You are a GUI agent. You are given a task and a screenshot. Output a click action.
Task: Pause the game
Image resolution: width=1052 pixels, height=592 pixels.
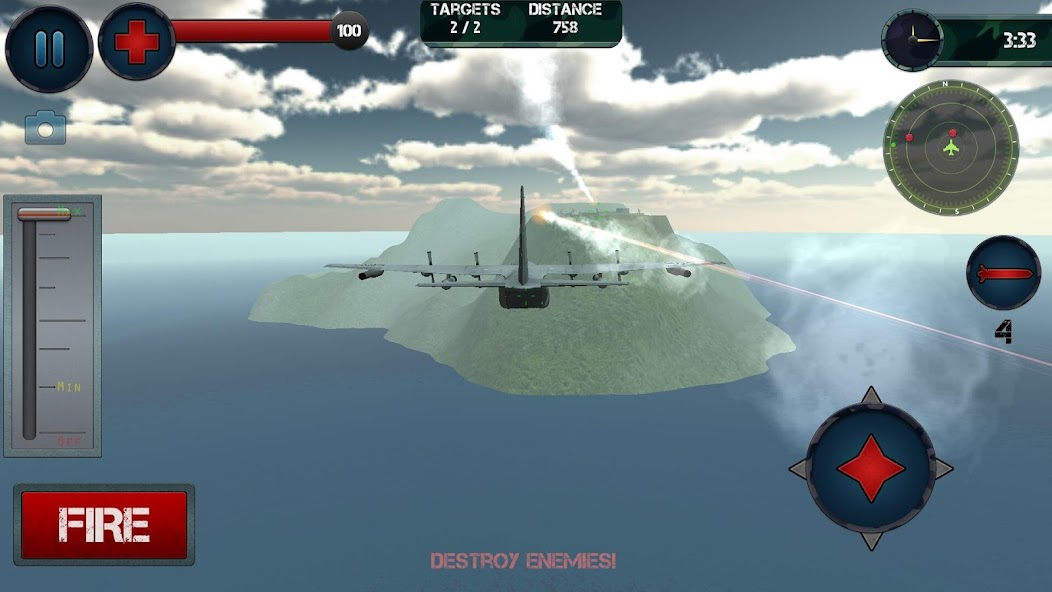(48, 48)
